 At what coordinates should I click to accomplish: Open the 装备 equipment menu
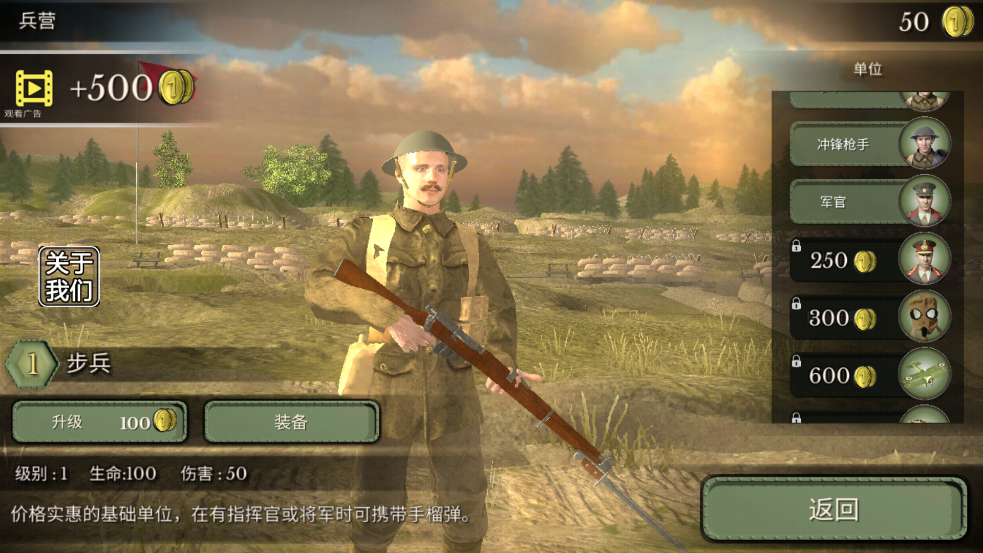[291, 422]
